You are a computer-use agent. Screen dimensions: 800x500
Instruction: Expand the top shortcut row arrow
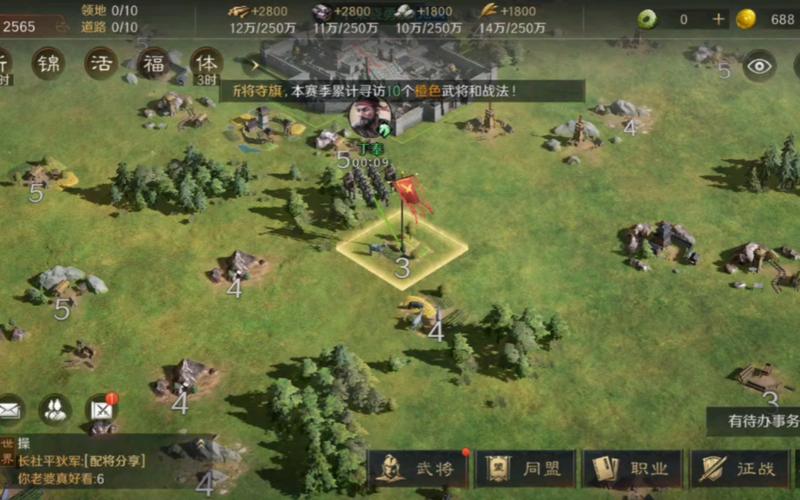tap(252, 64)
